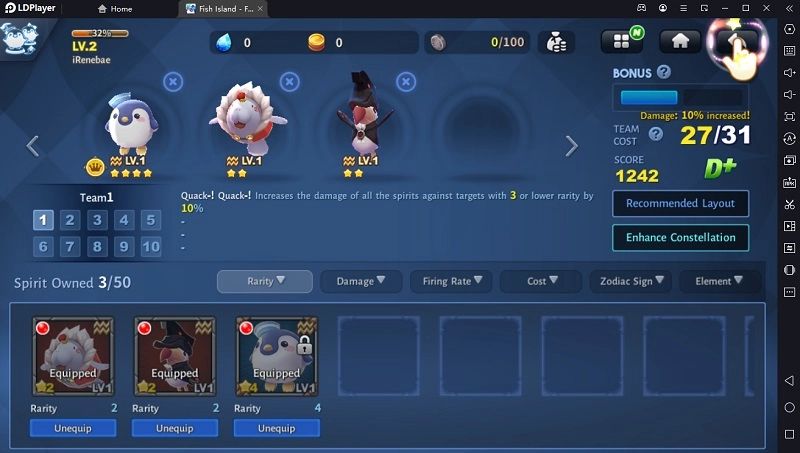Viewport: 800px width, 453px height.
Task: Show the next team with right arrow
Action: [571, 146]
